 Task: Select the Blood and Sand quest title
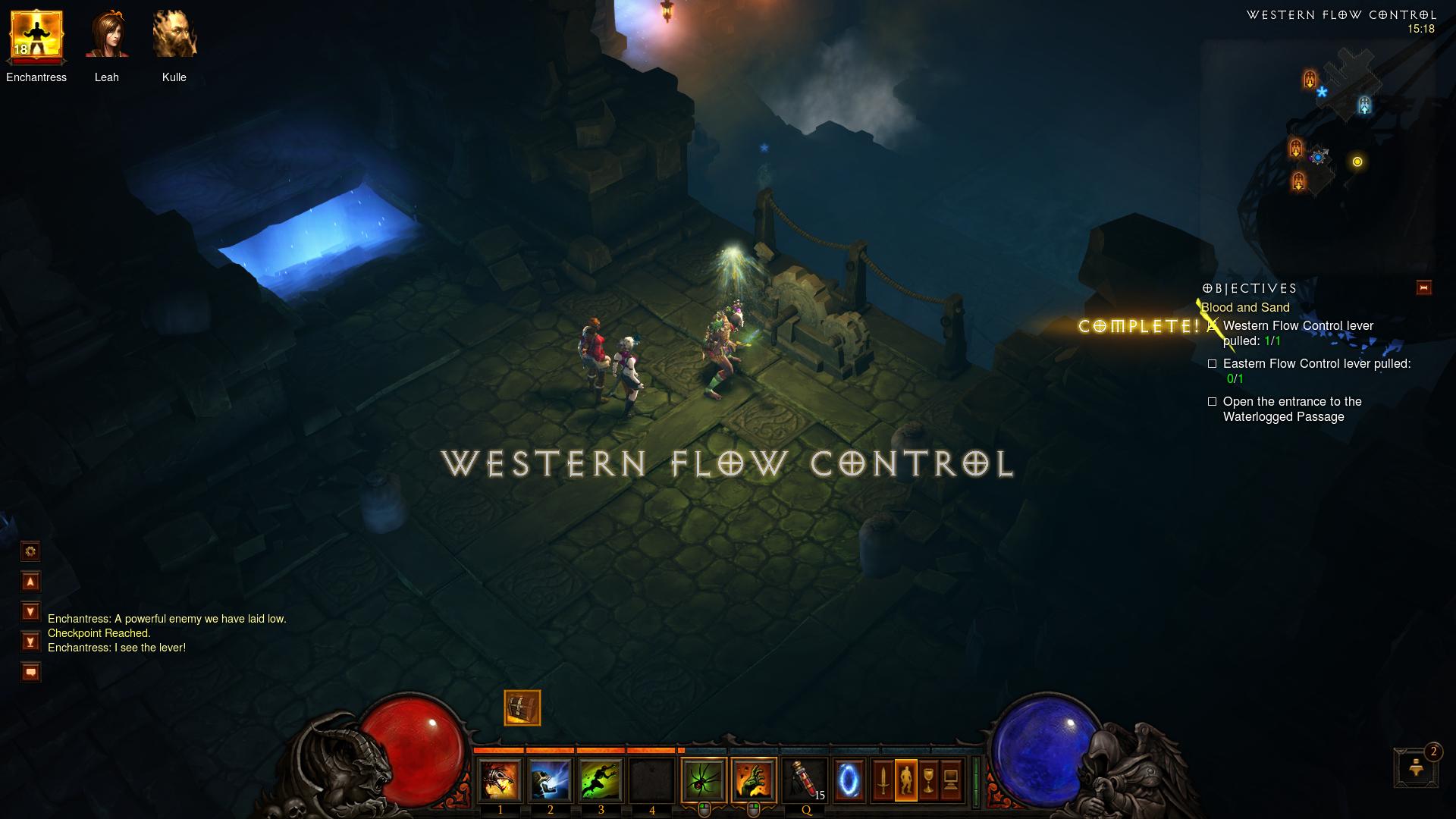pos(1245,307)
